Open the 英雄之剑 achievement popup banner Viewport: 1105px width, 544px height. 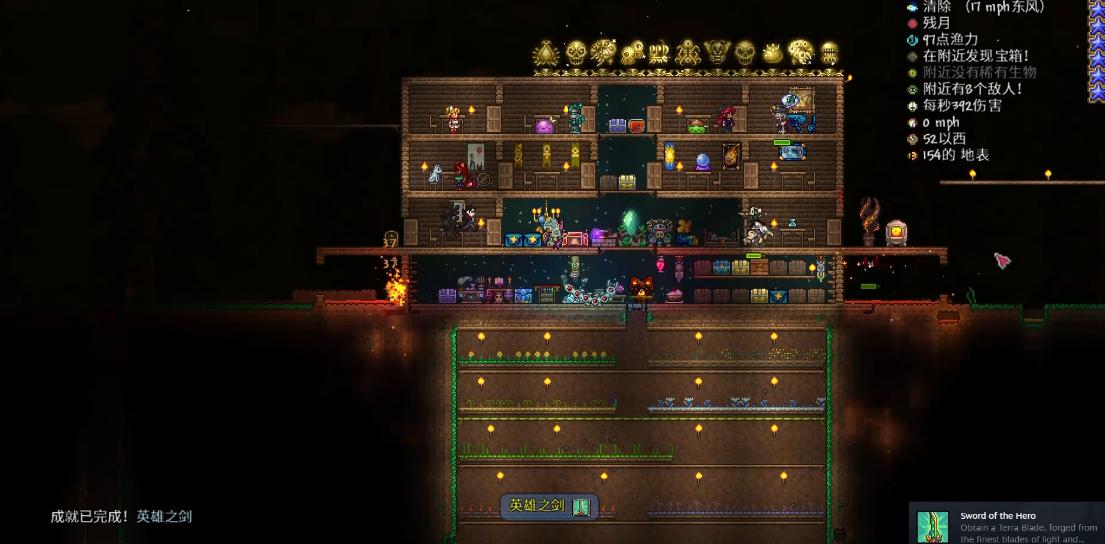click(549, 507)
